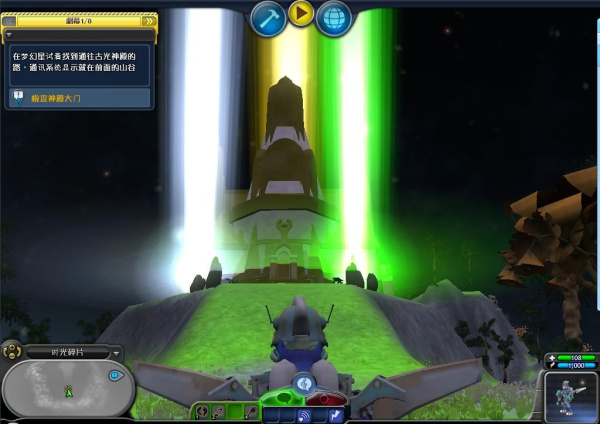Collapse the mission description panel arrow
Image resolution: width=600 pixels, height=424 pixels.
(10, 33)
